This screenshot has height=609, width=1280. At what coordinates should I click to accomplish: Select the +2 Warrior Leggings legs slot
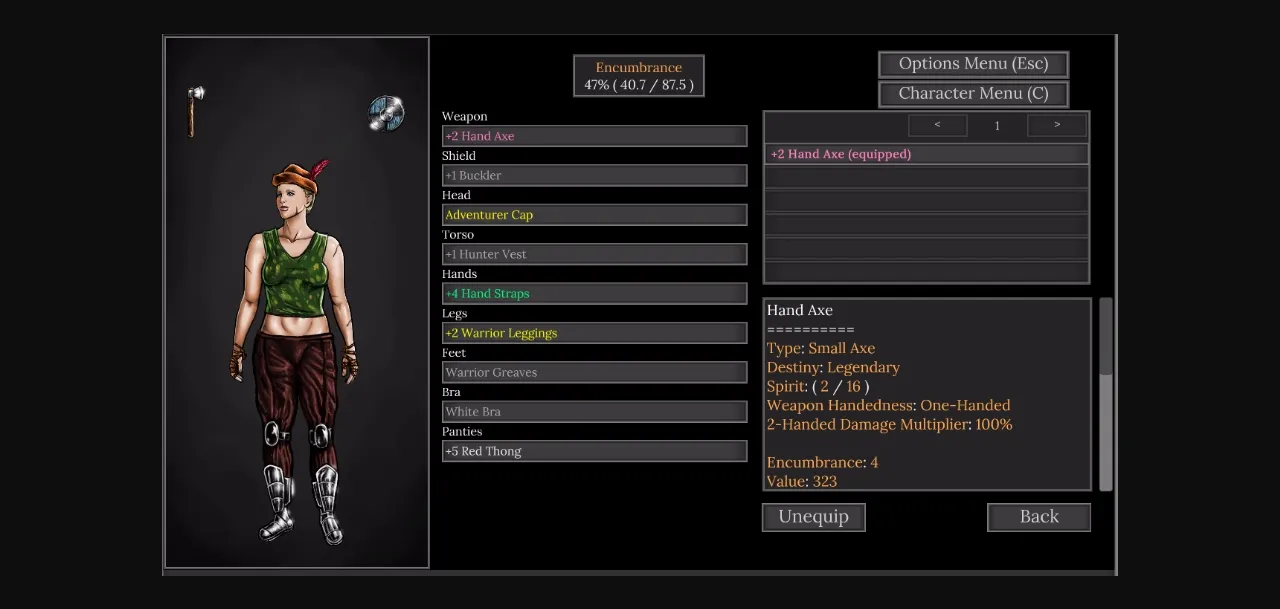pos(594,333)
